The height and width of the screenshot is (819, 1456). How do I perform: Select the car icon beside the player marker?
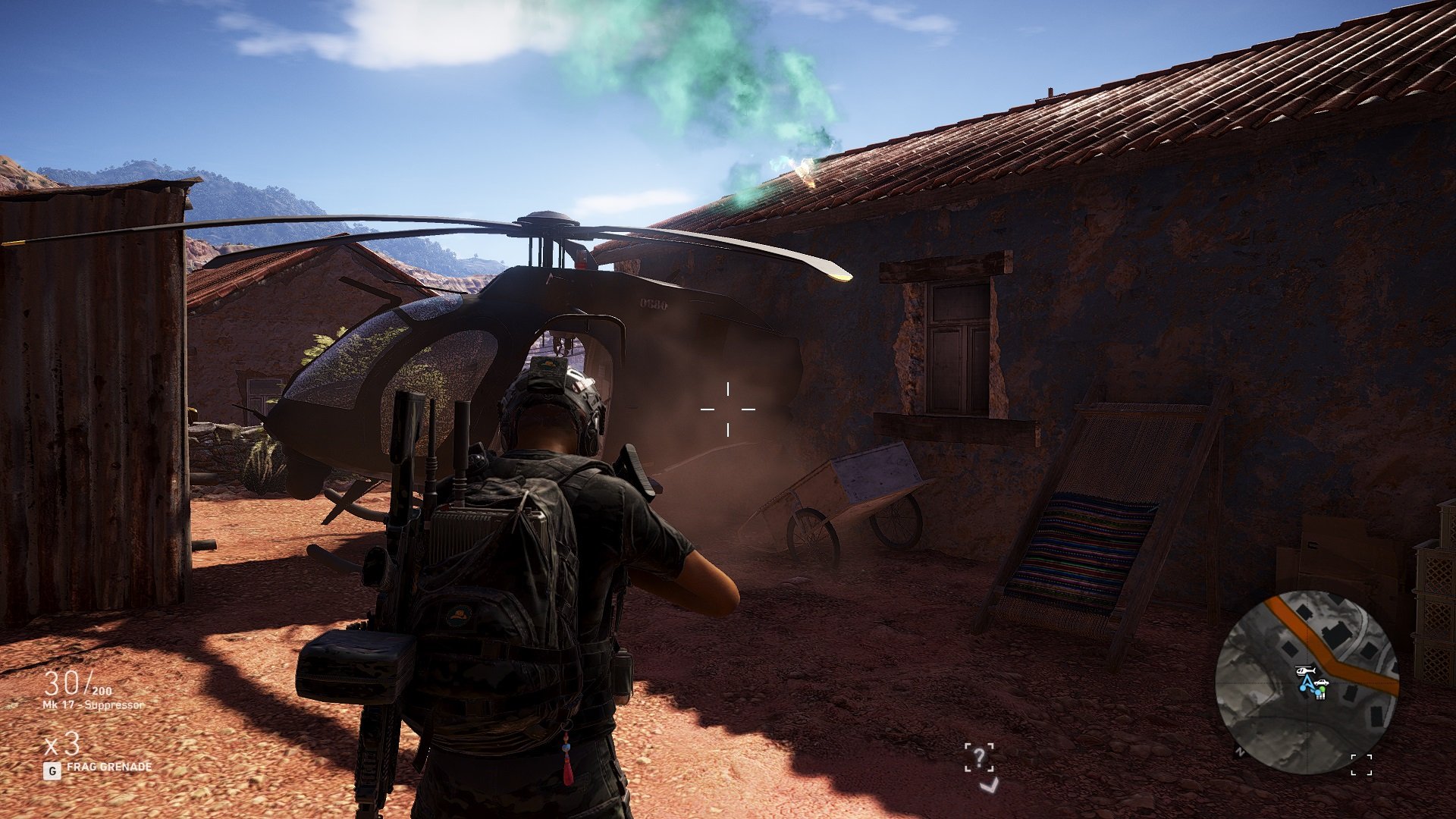[x=1321, y=683]
